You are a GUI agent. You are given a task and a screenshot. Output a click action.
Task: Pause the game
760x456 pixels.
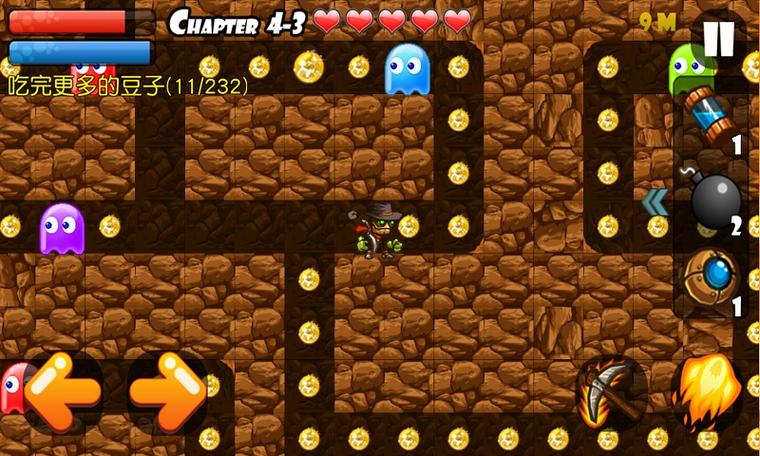coord(719,39)
